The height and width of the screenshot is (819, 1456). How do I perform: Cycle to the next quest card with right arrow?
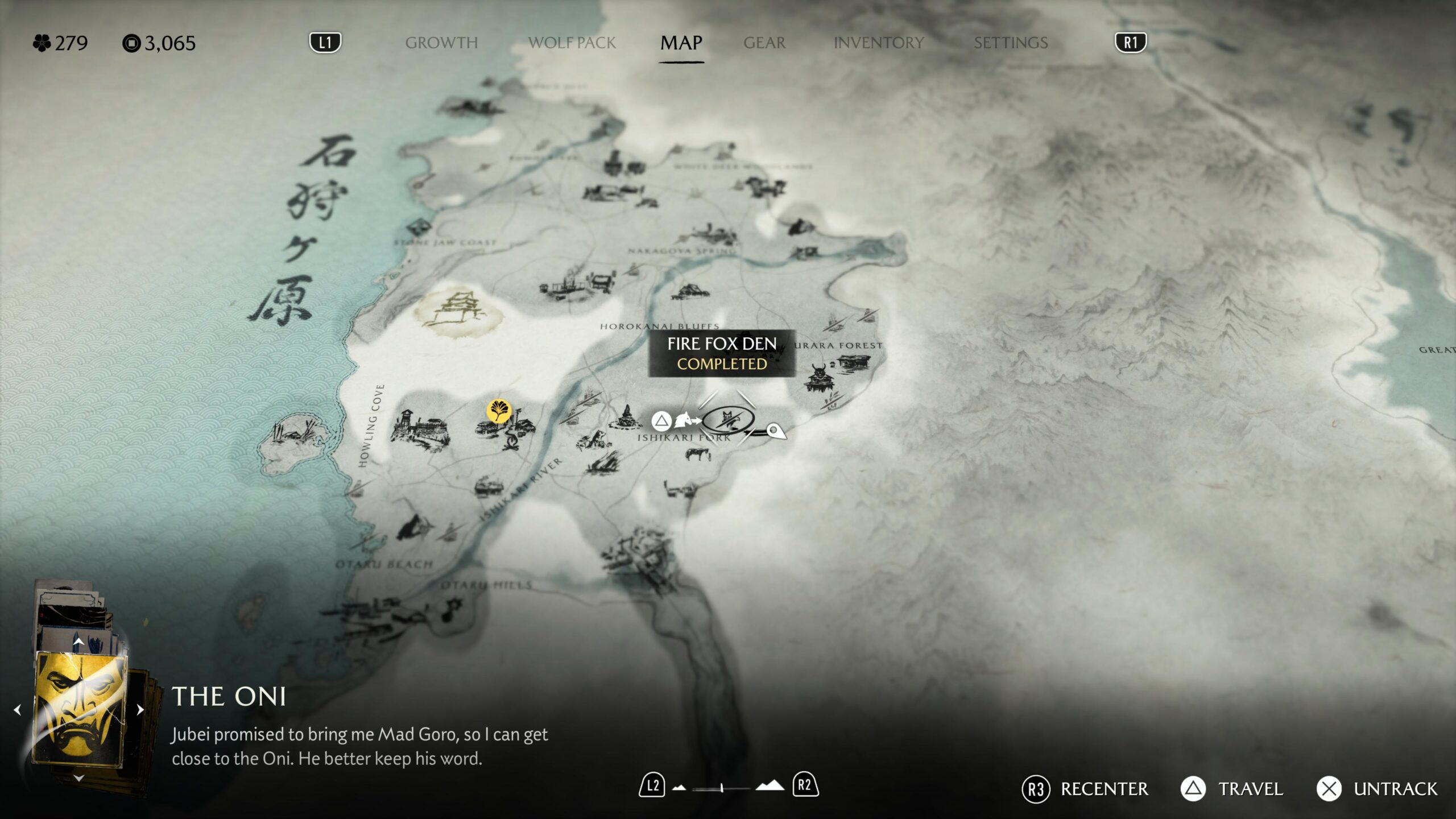(x=140, y=710)
